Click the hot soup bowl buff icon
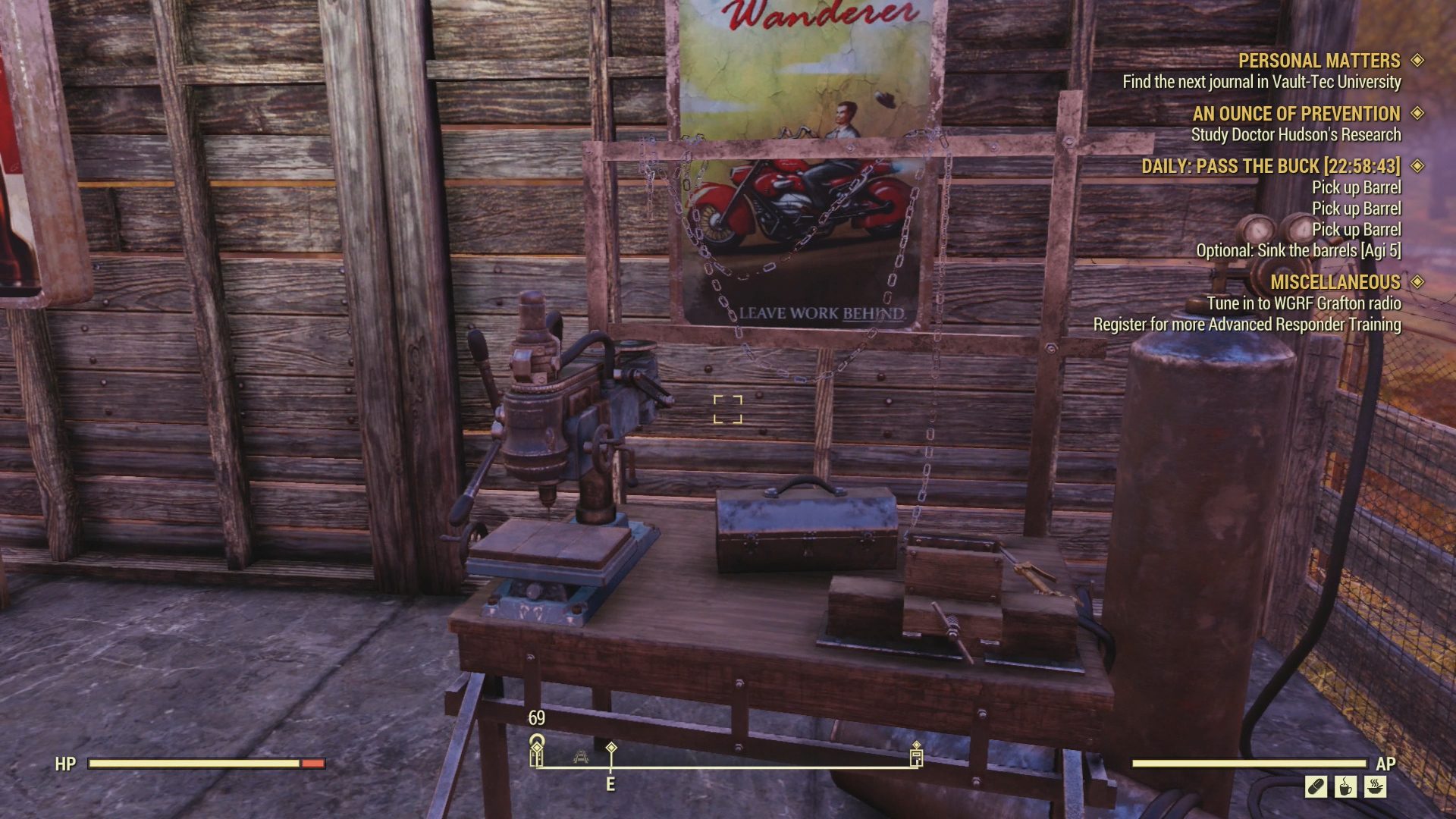Image resolution: width=1456 pixels, height=819 pixels. click(1375, 787)
